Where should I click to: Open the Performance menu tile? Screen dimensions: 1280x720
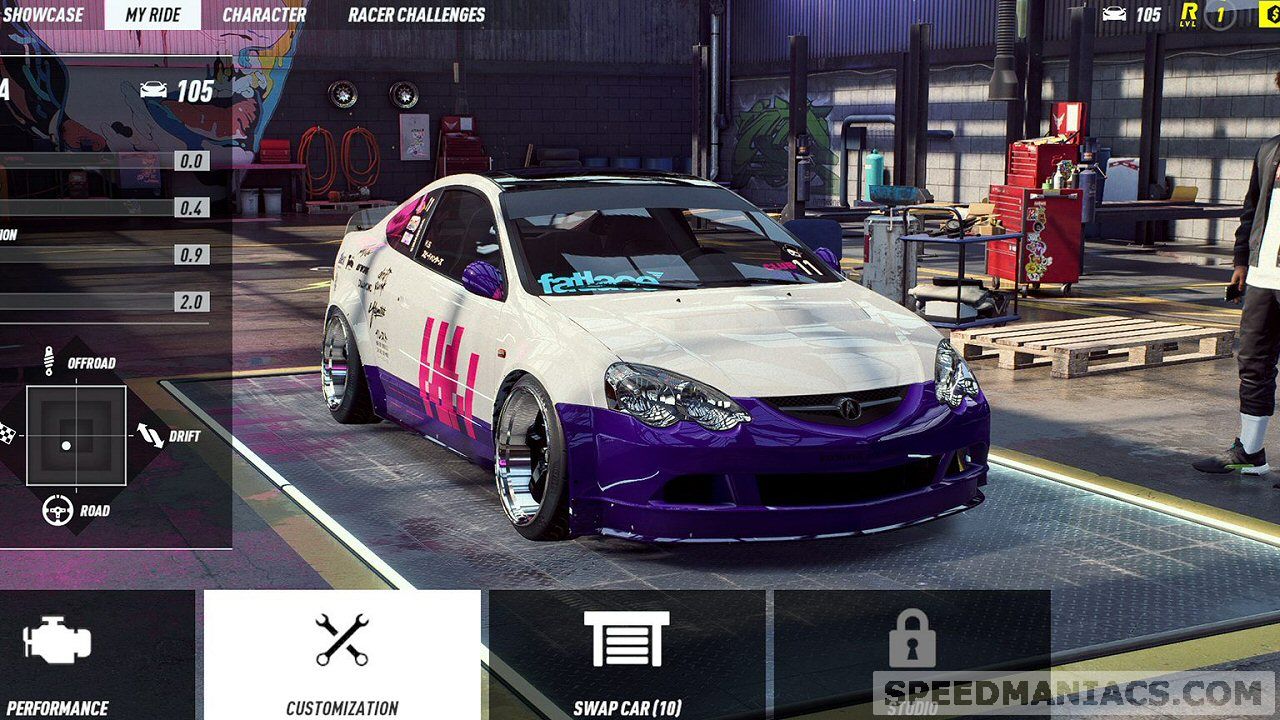[90, 655]
